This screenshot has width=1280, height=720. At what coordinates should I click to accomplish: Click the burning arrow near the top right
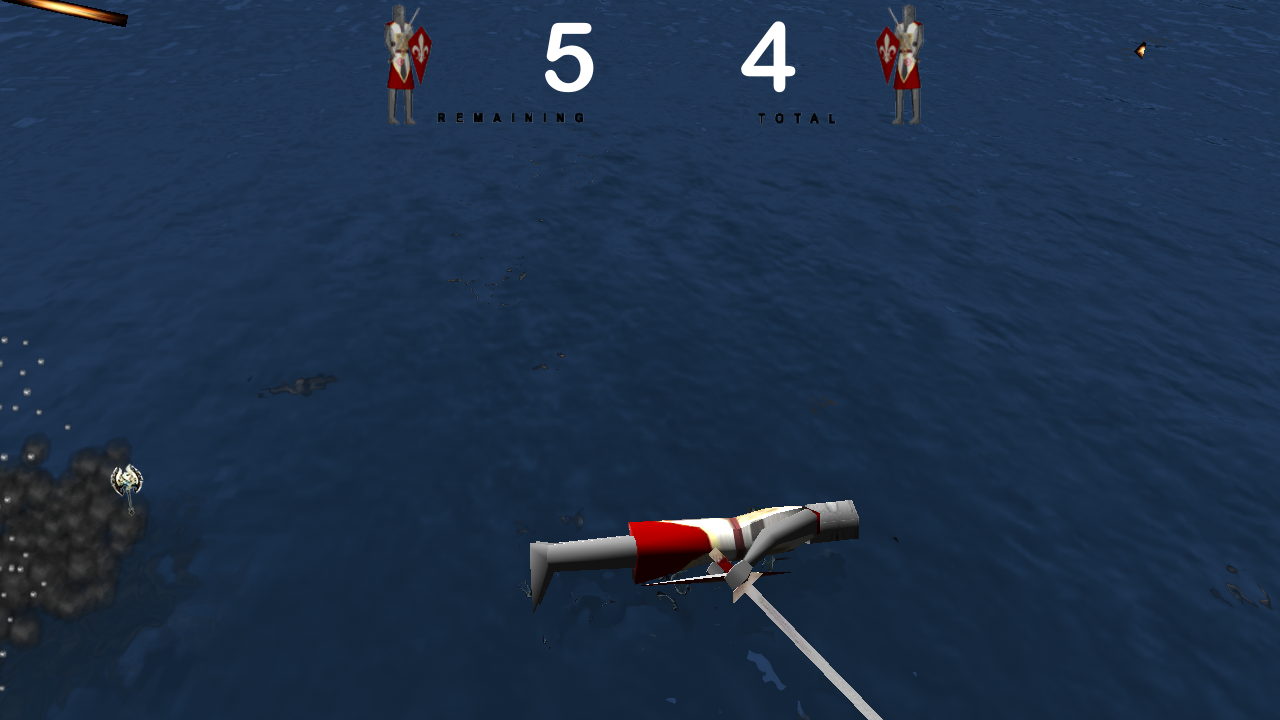point(1140,52)
